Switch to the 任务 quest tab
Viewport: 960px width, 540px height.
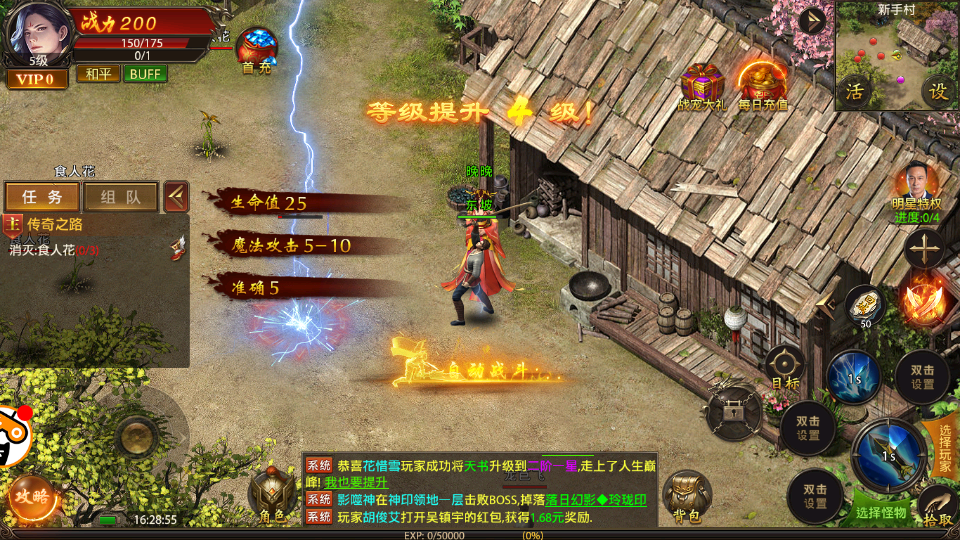pos(42,196)
